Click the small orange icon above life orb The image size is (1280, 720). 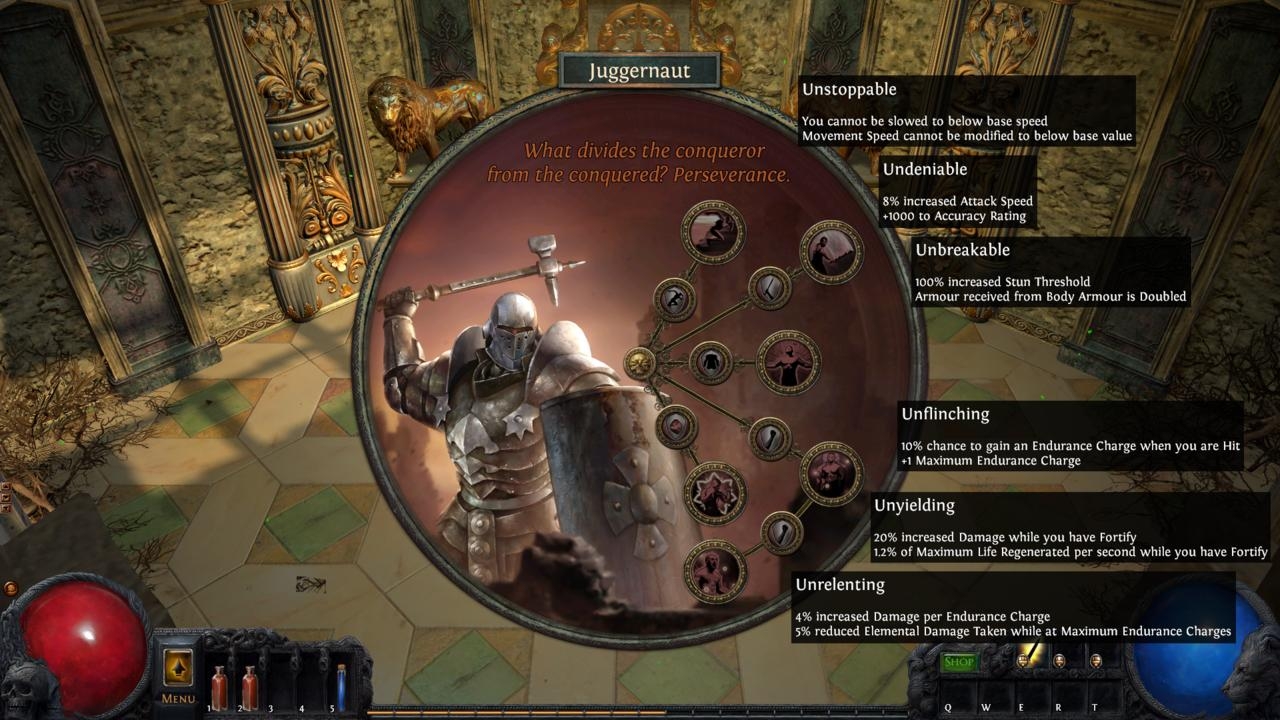(11, 588)
